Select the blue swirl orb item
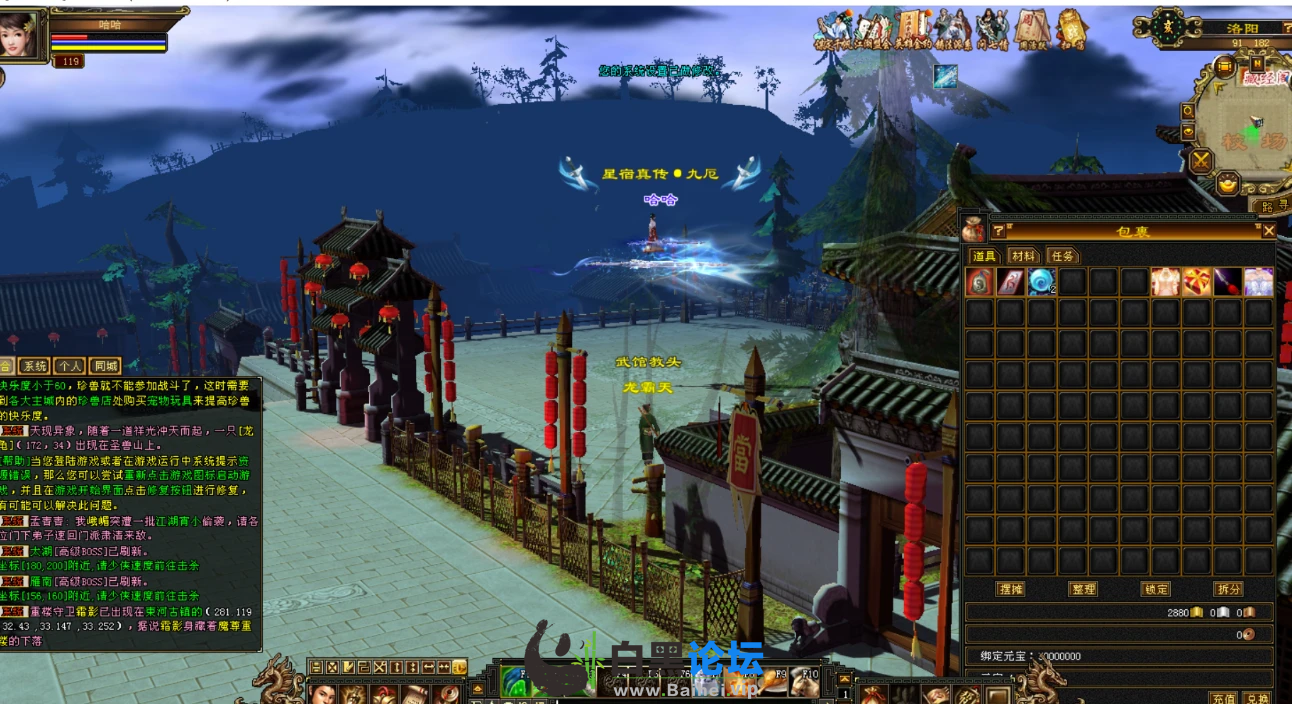 [1041, 282]
